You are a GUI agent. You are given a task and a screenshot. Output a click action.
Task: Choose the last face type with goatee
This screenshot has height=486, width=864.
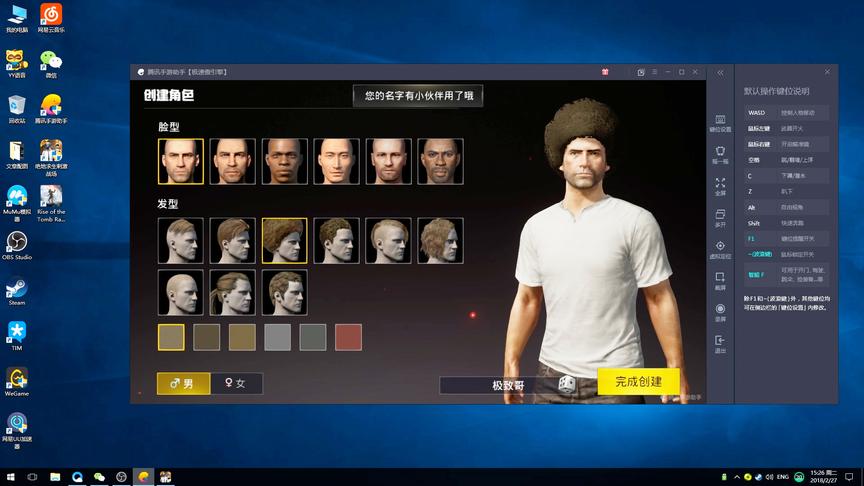pos(440,161)
